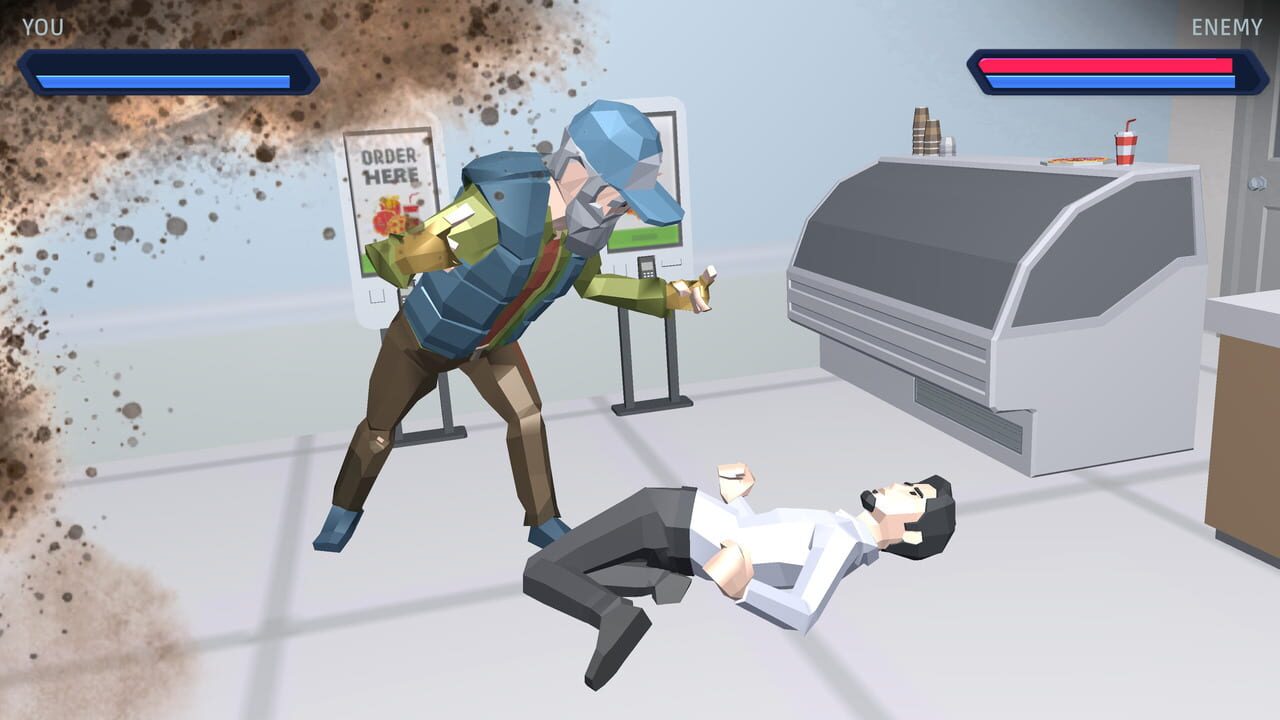Click the stack of coffee cups near the display case
The width and height of the screenshot is (1280, 720).
point(924,133)
